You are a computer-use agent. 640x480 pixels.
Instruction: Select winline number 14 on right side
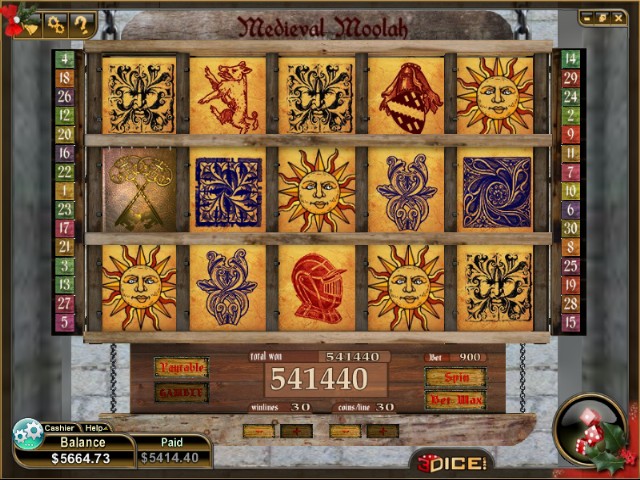[571, 59]
